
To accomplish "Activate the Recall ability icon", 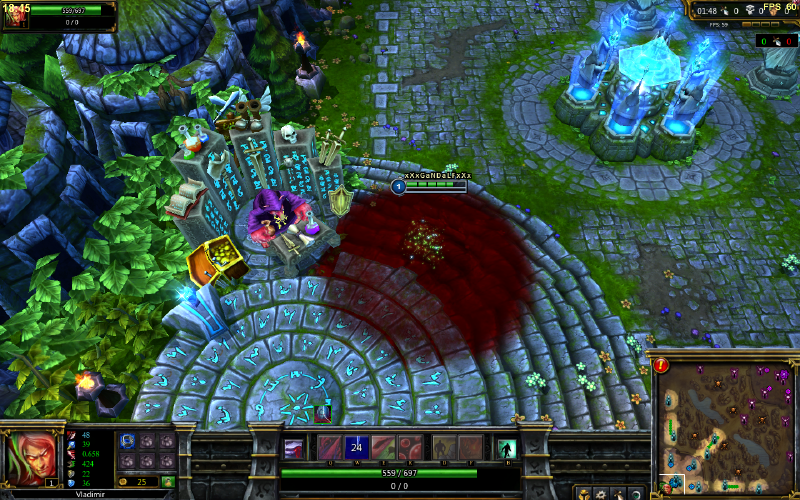I will [x=506, y=448].
